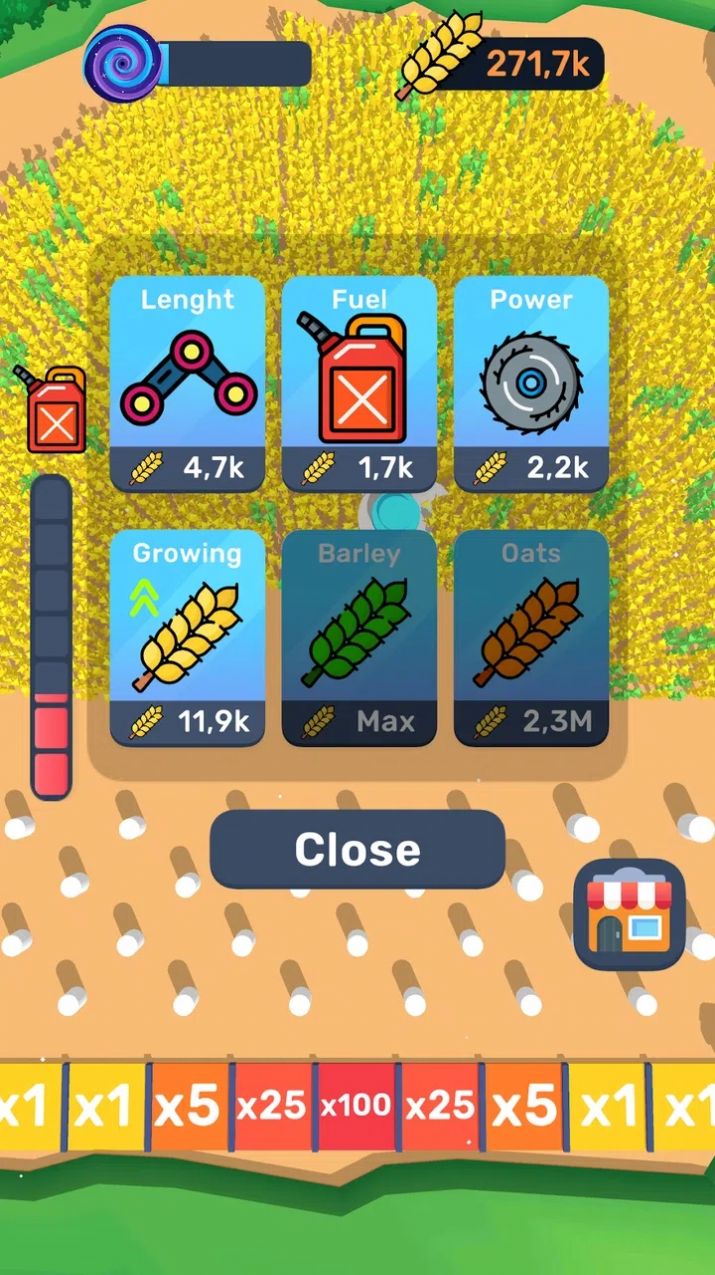Purchase the Fuel upgrade card

359,384
